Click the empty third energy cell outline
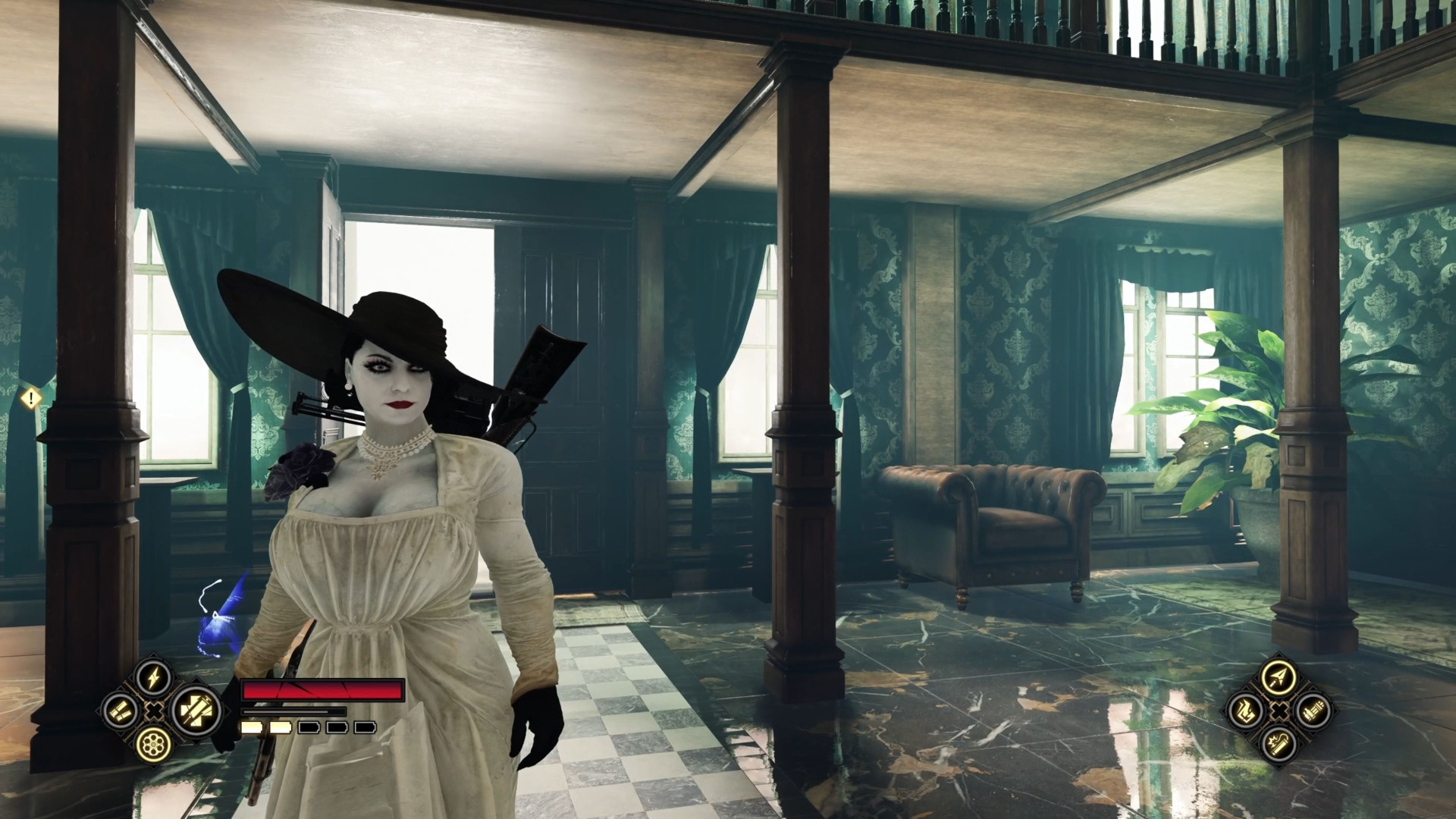1456x819 pixels. [308, 726]
